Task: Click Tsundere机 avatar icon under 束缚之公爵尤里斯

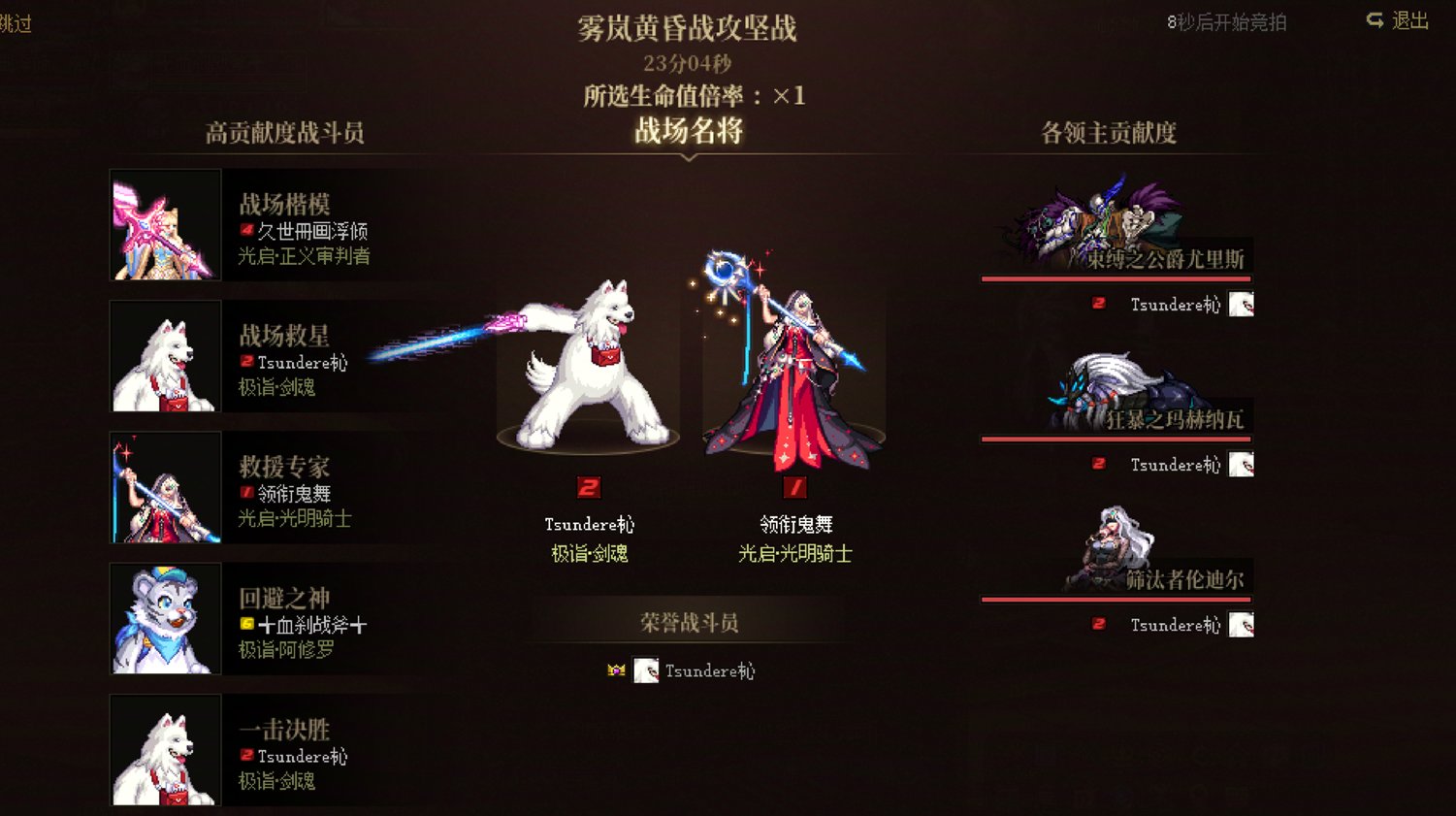Action: coord(1239,304)
